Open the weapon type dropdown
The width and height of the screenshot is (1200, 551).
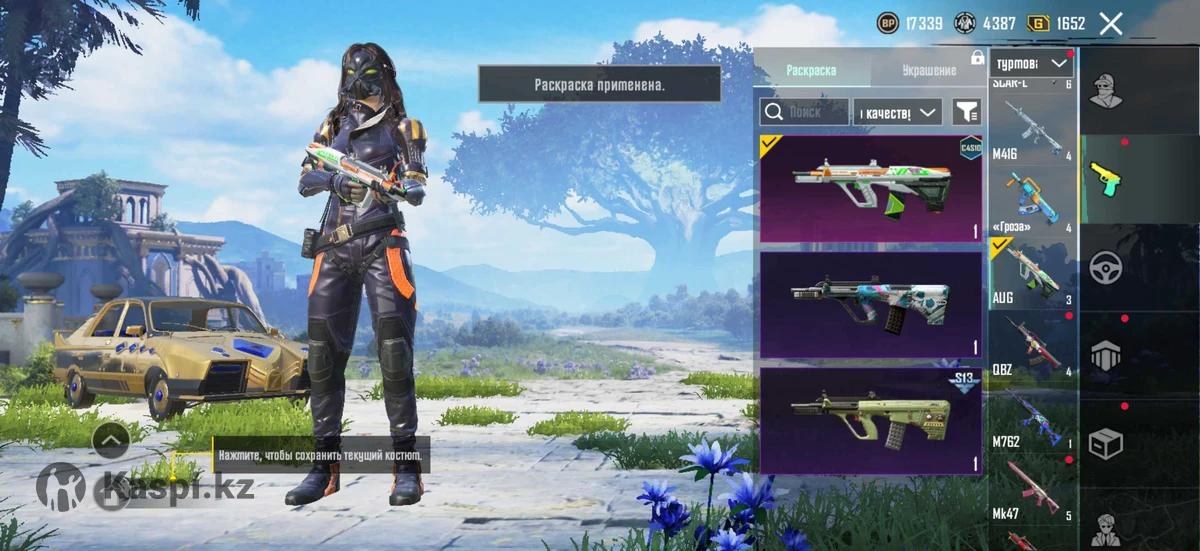pyautogui.click(x=1032, y=64)
